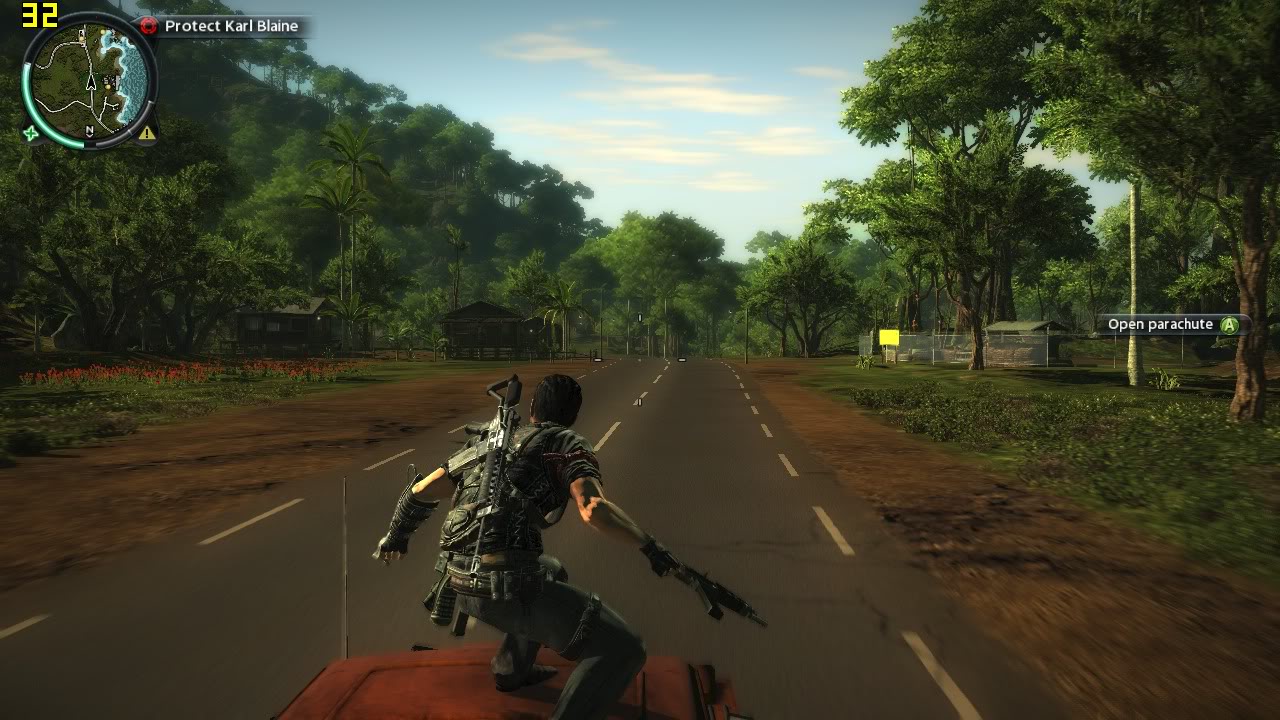This screenshot has height=720, width=1280.
Task: Click the red objective marker icon
Action: click(149, 25)
